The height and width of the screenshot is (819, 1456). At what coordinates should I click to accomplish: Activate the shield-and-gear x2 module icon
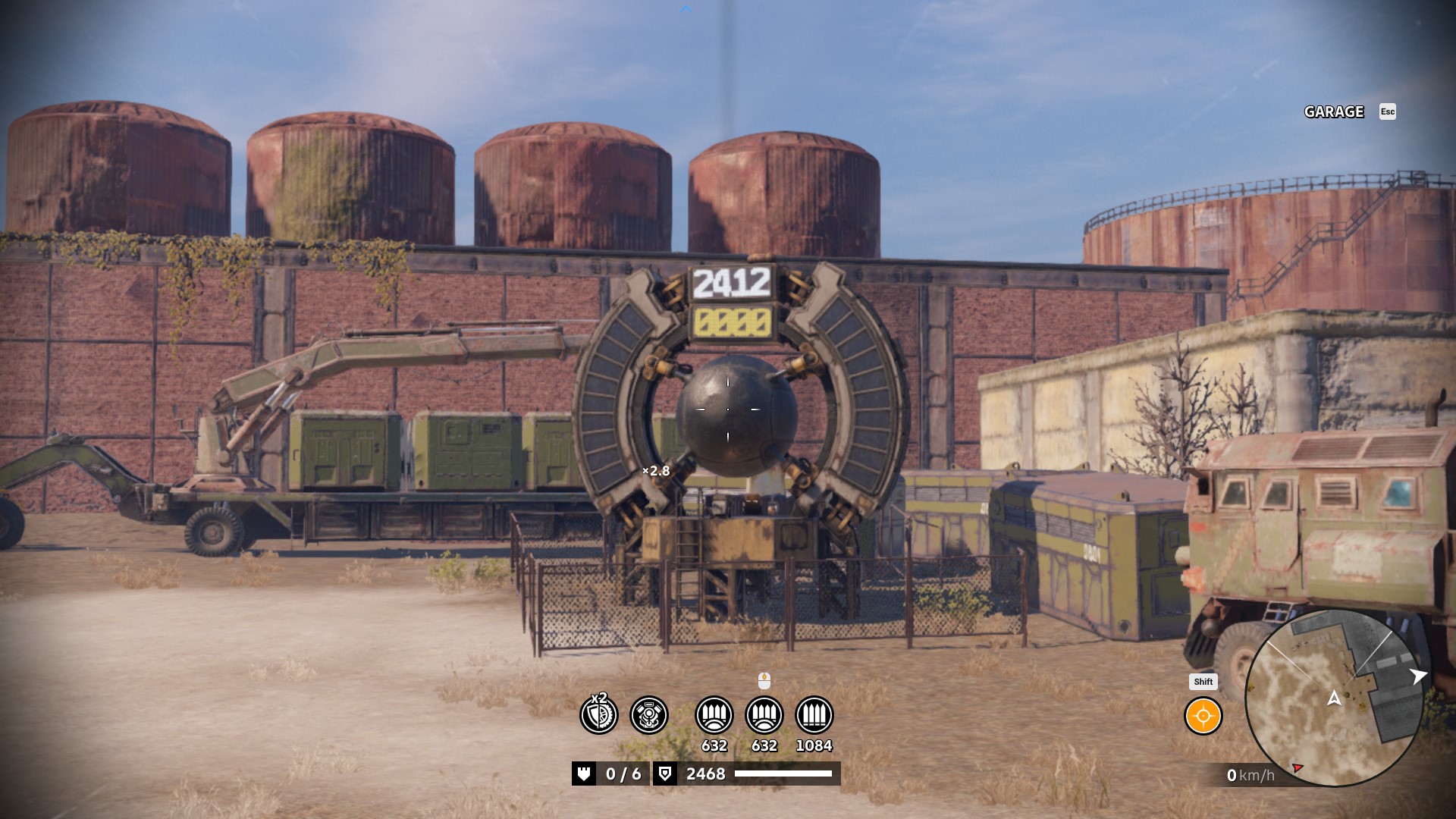tap(599, 715)
